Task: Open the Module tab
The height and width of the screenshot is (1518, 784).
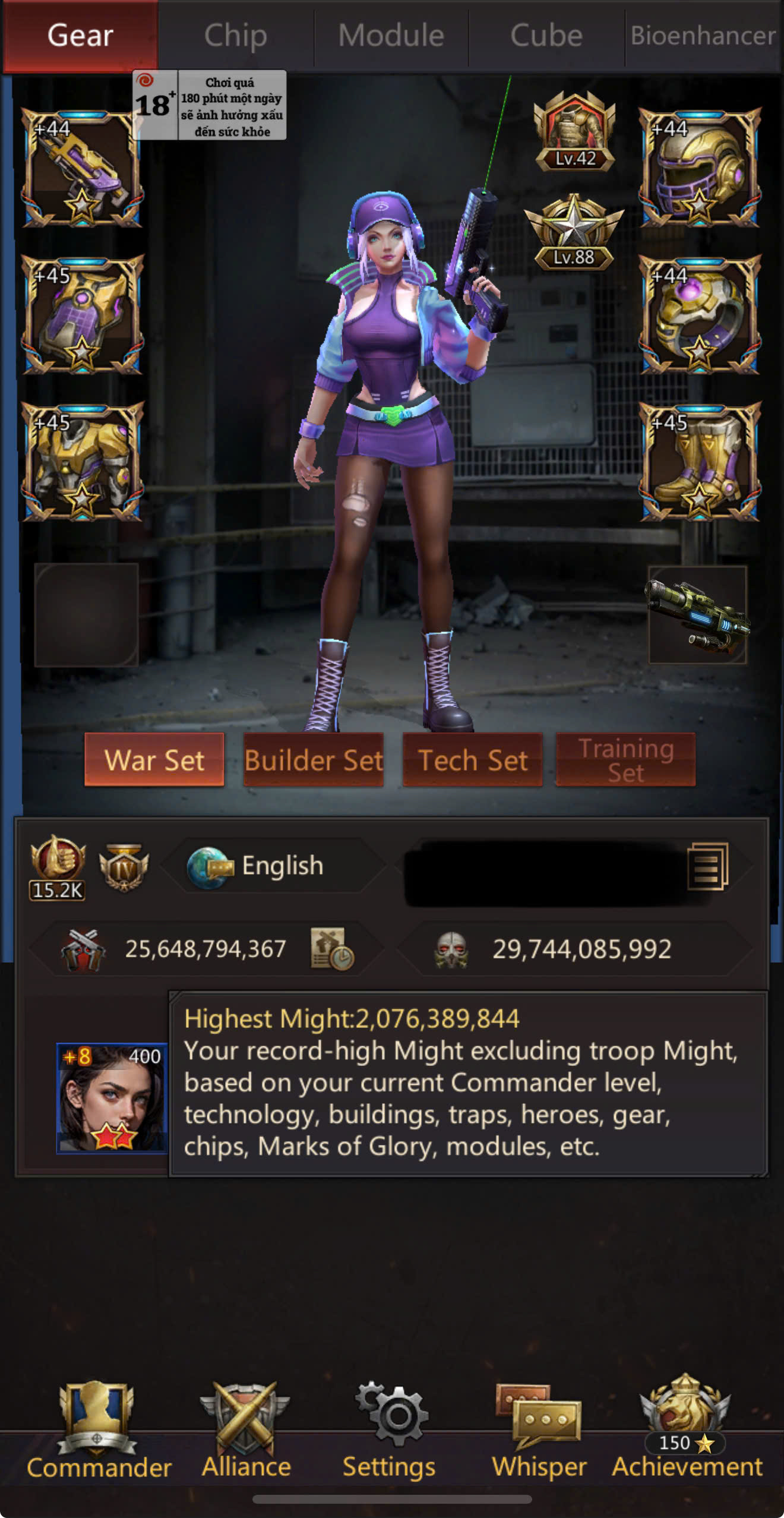Action: coord(391,36)
